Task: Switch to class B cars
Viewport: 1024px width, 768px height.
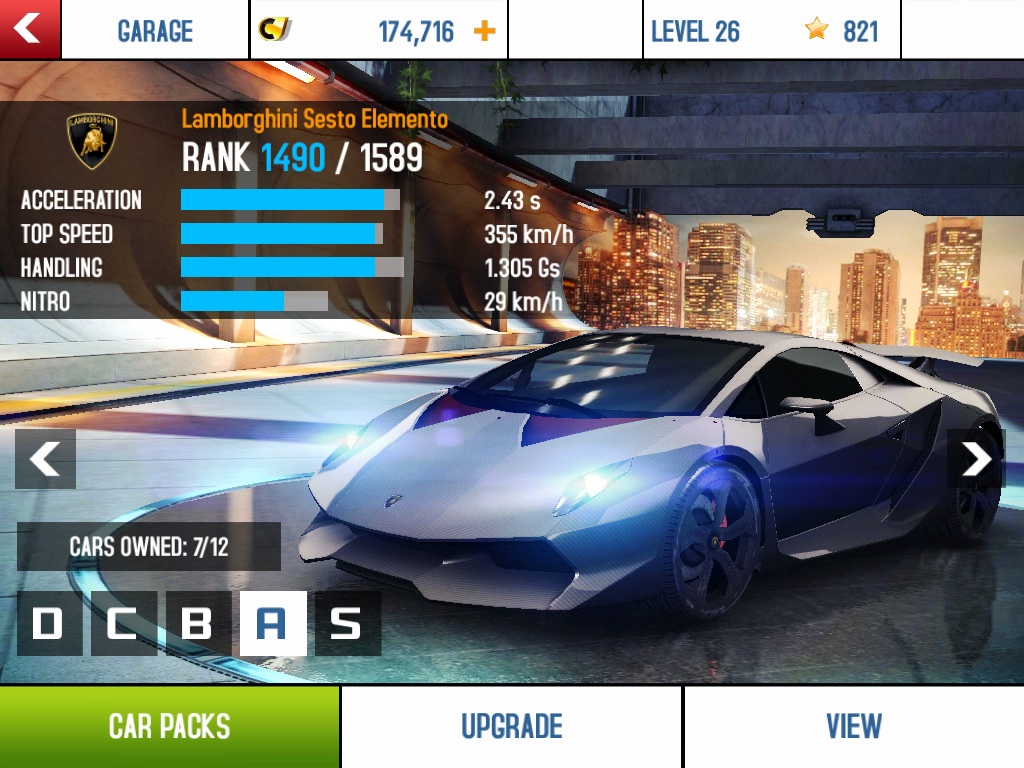Action: click(x=198, y=623)
